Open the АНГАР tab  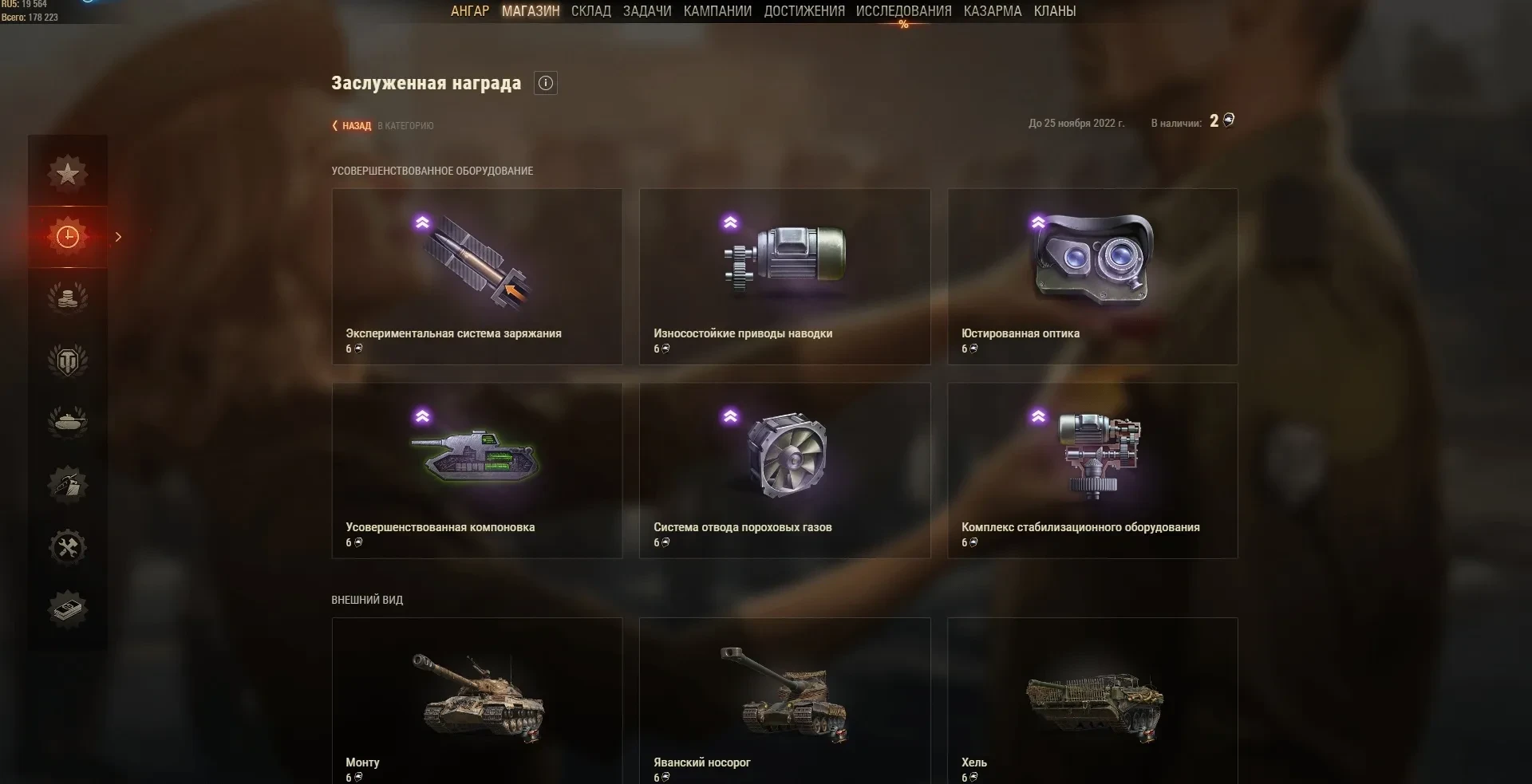coord(469,11)
